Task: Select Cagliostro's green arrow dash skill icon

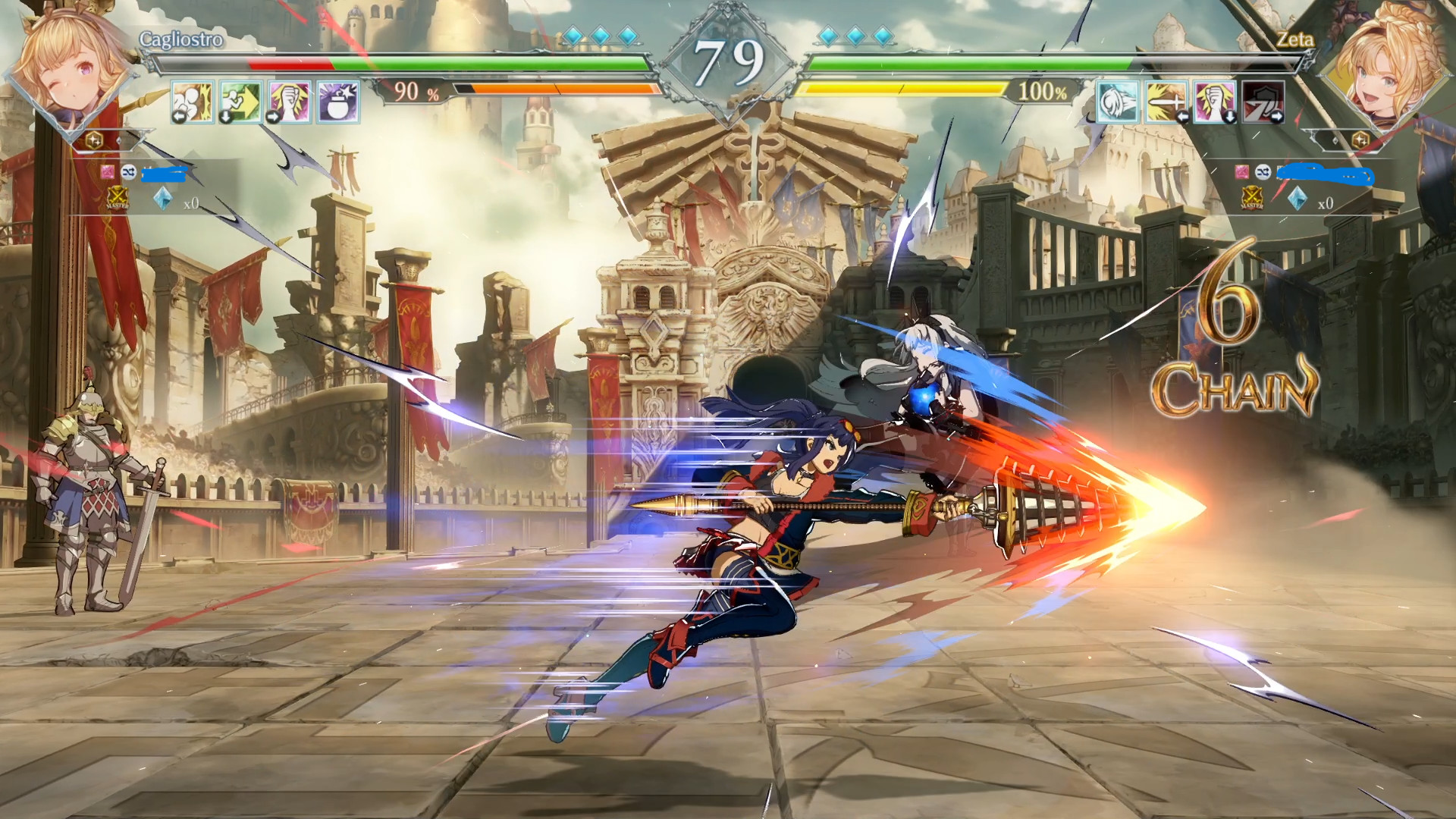Action: pos(240,101)
